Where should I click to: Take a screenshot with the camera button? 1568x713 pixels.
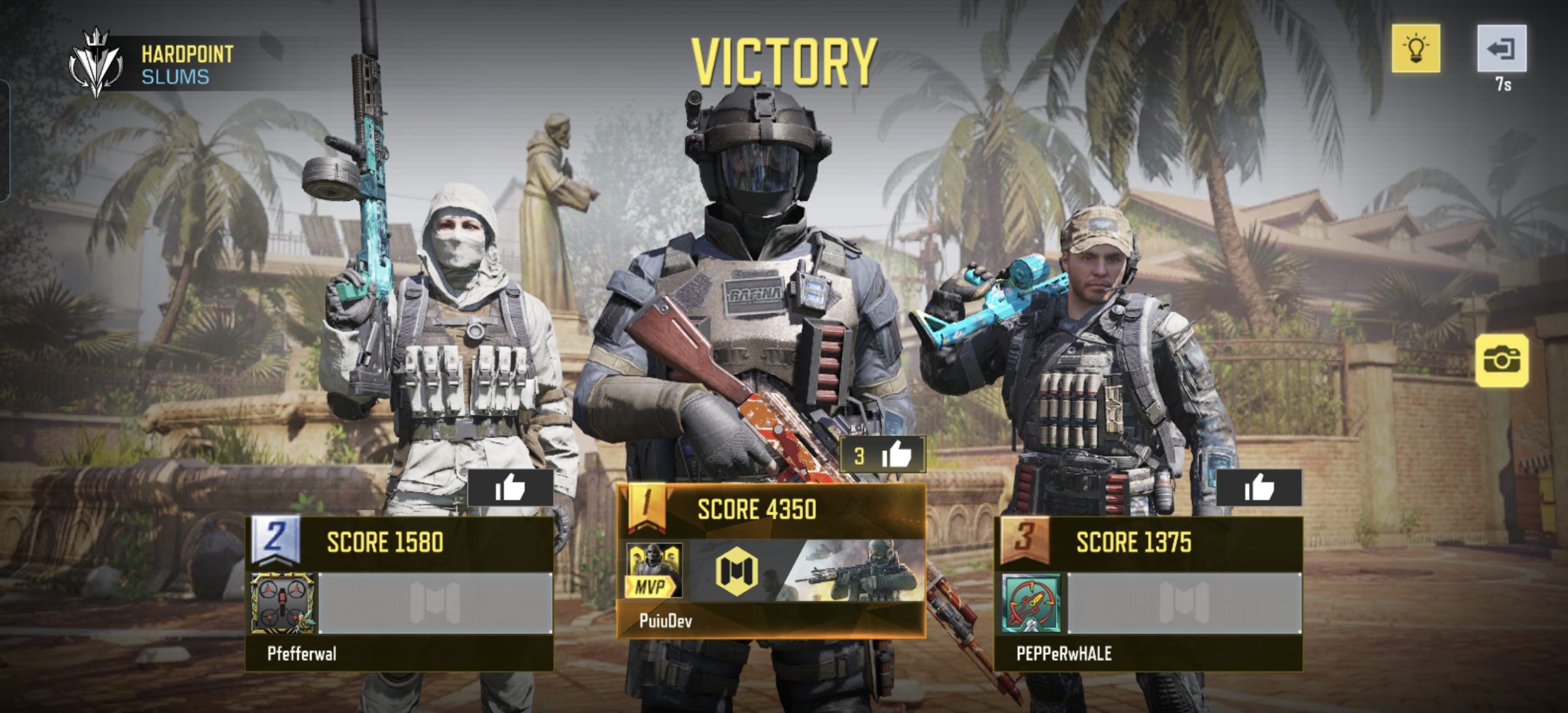coord(1501,361)
